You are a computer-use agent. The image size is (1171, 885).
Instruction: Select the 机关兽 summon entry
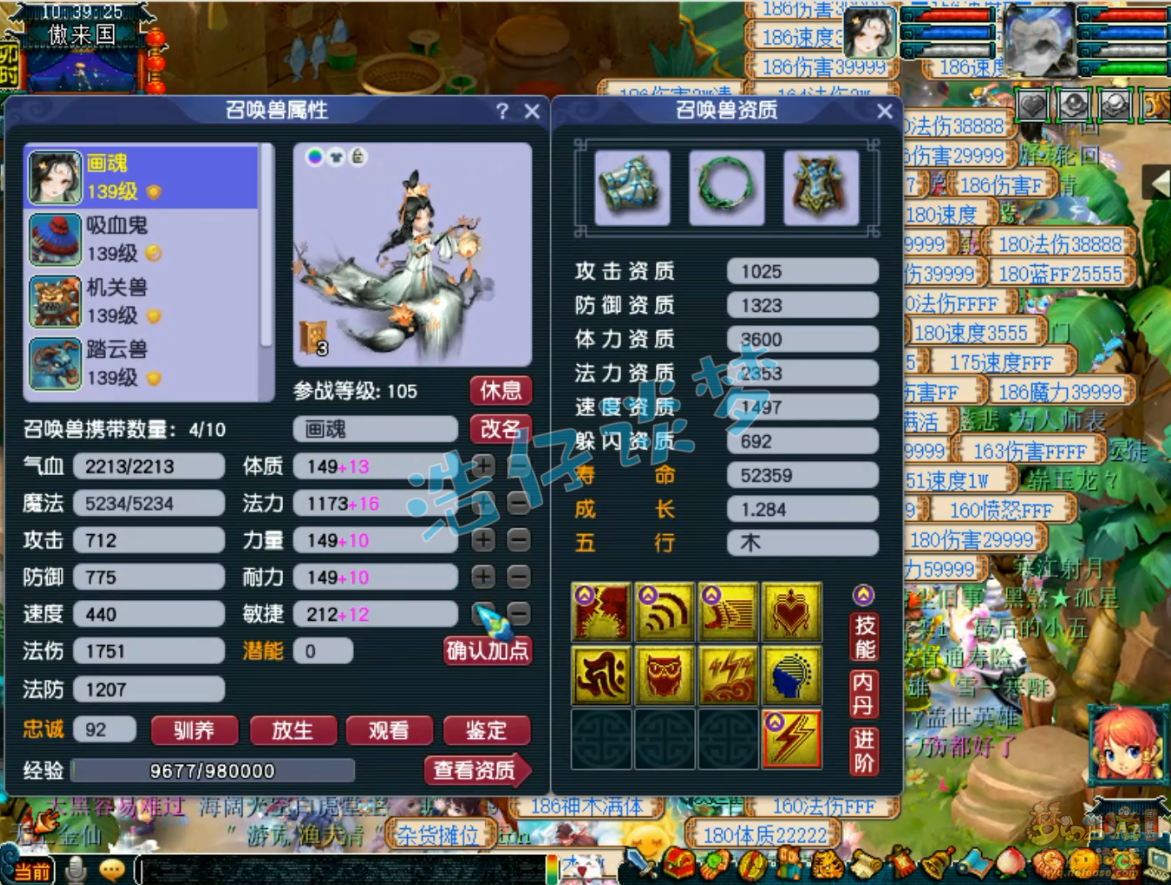(140, 301)
